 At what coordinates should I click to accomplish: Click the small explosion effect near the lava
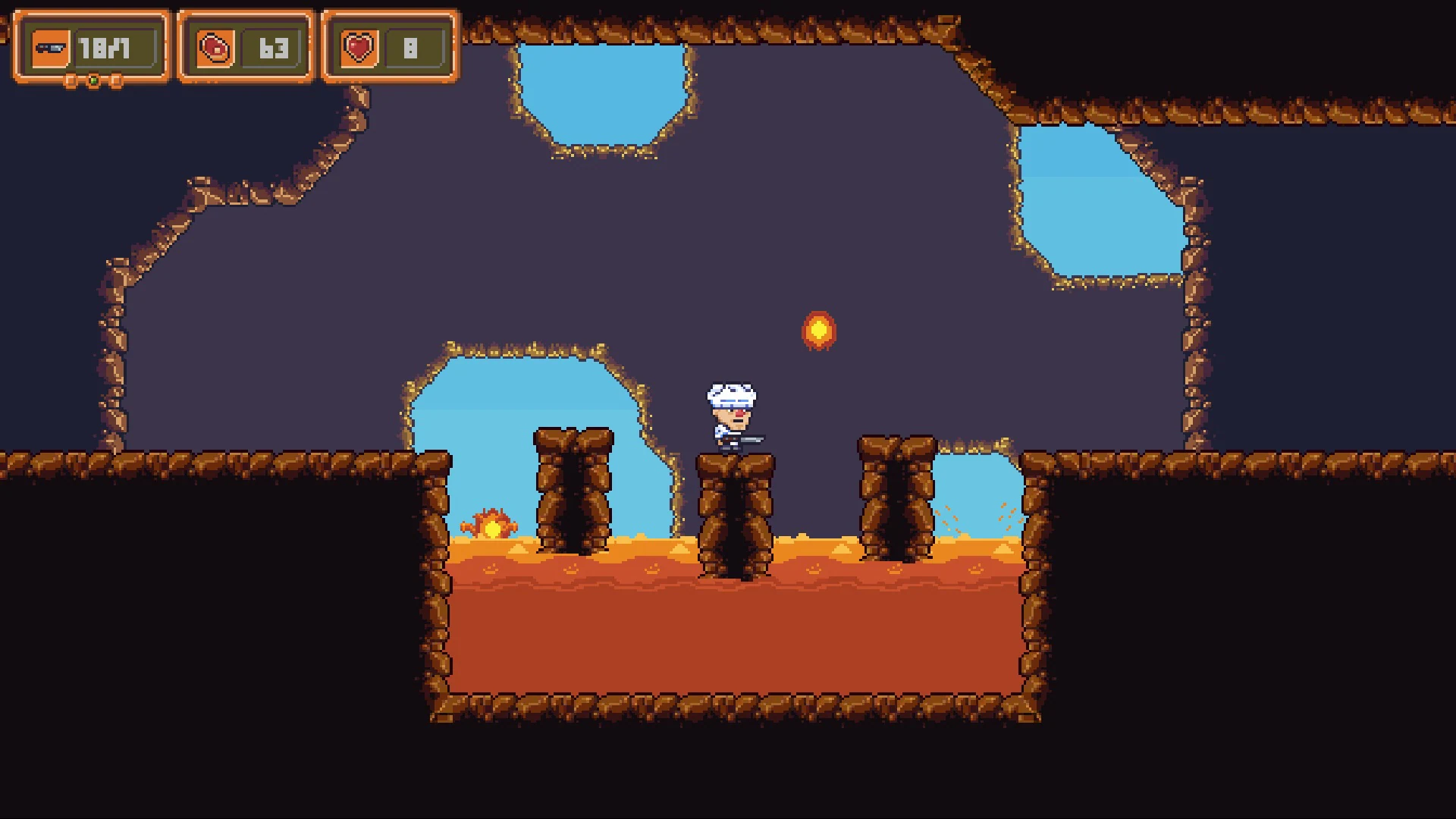click(493, 522)
